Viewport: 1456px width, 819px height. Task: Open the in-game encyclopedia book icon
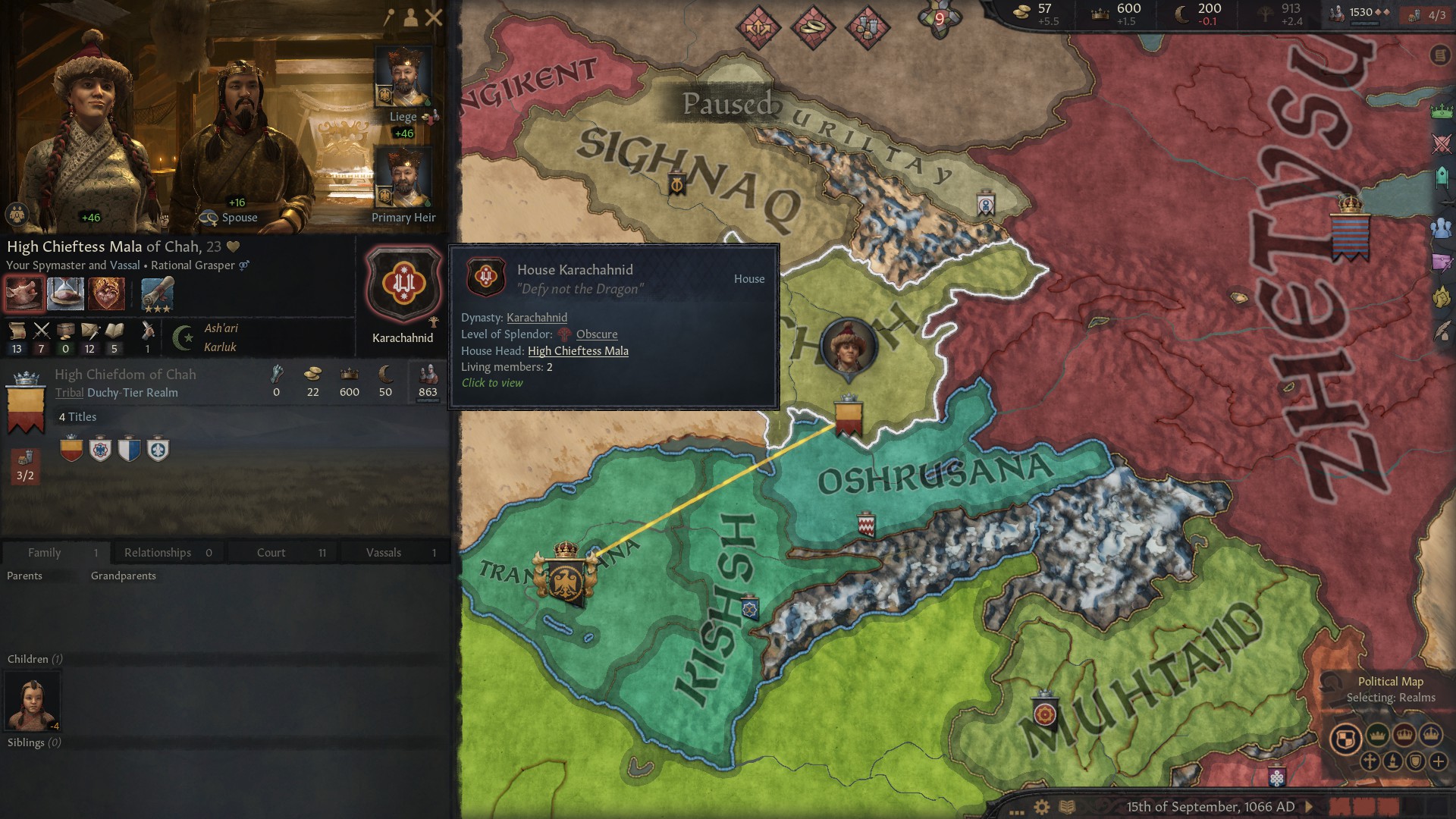pyautogui.click(x=1068, y=807)
